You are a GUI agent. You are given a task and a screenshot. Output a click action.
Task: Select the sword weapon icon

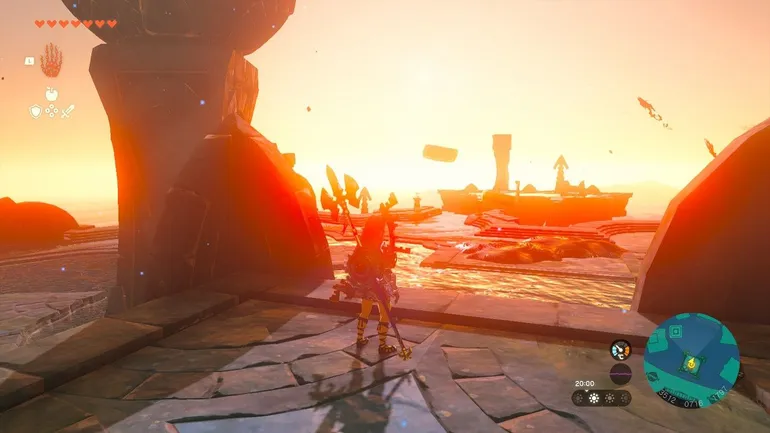point(67,111)
